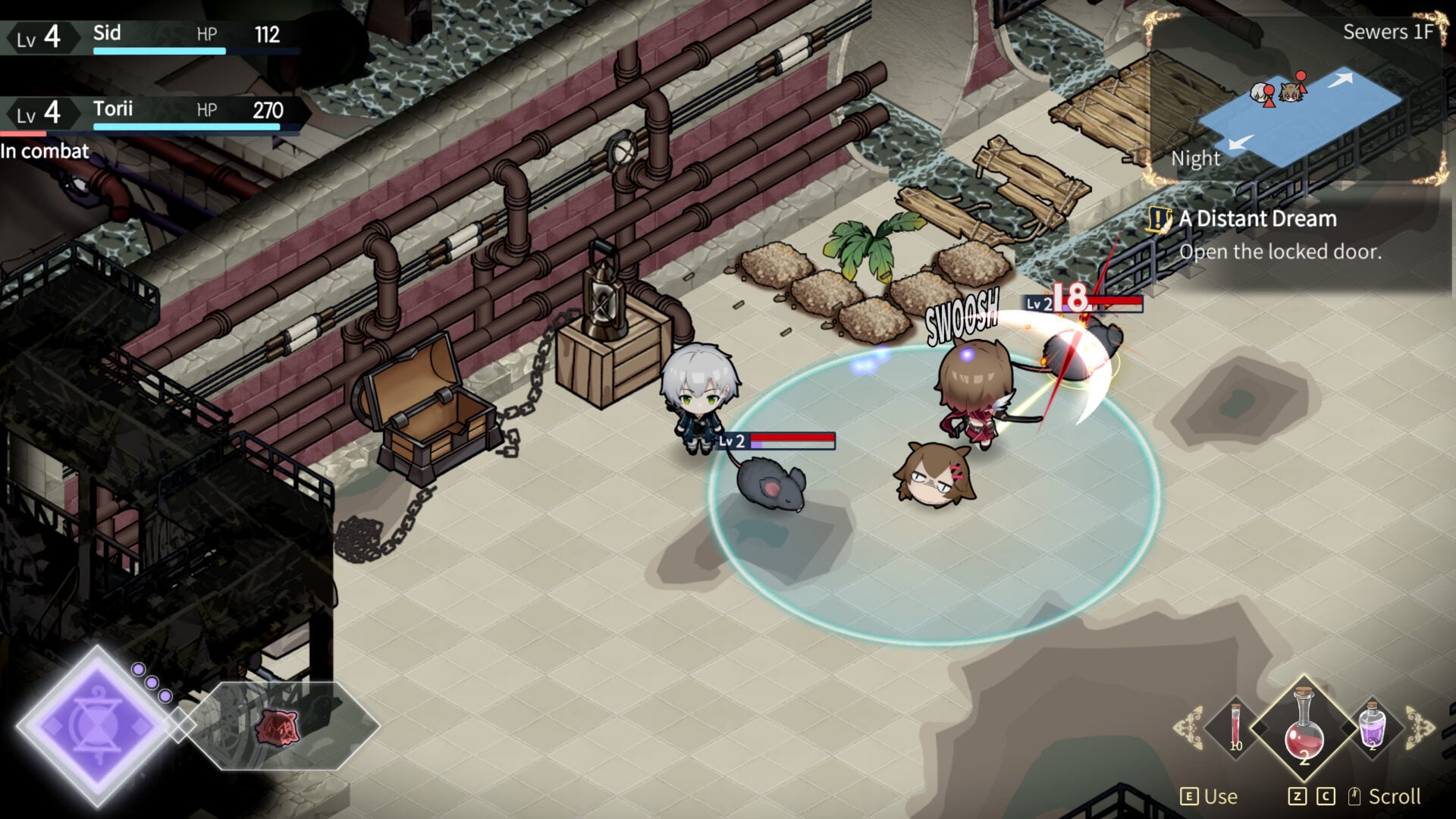This screenshot has height=819, width=1456.
Task: Toggle the second purple charge pip
Action: (x=152, y=683)
